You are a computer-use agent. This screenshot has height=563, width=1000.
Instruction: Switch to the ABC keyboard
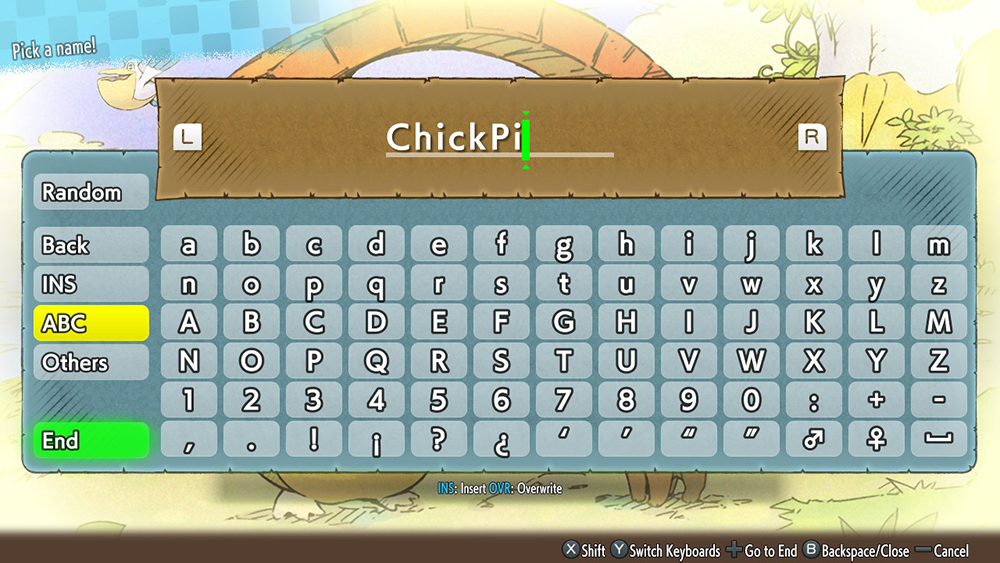tap(91, 323)
